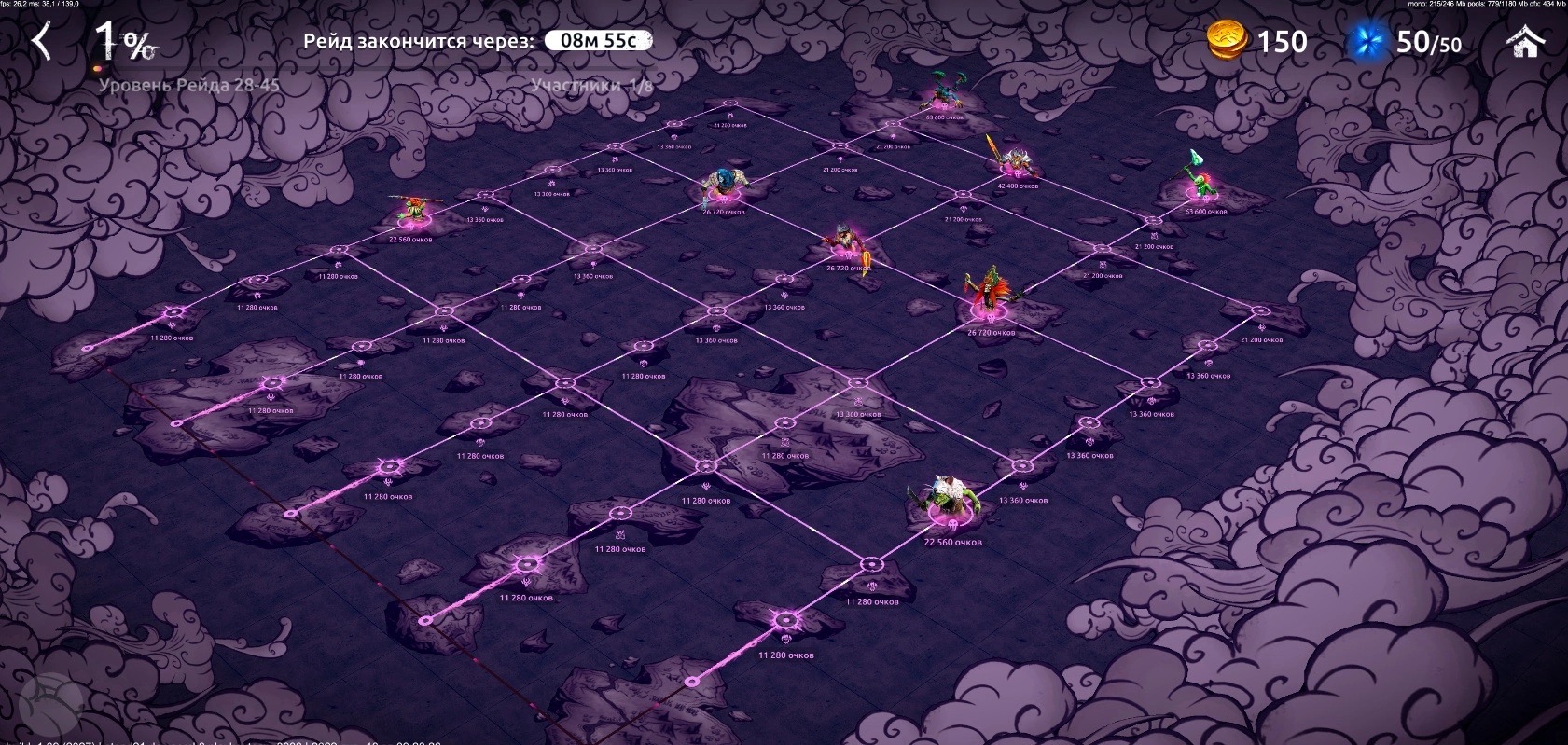Screen dimensions: 1568x745
Task: Choose the white-armored orc node worth 22 560
Action: [946, 504]
